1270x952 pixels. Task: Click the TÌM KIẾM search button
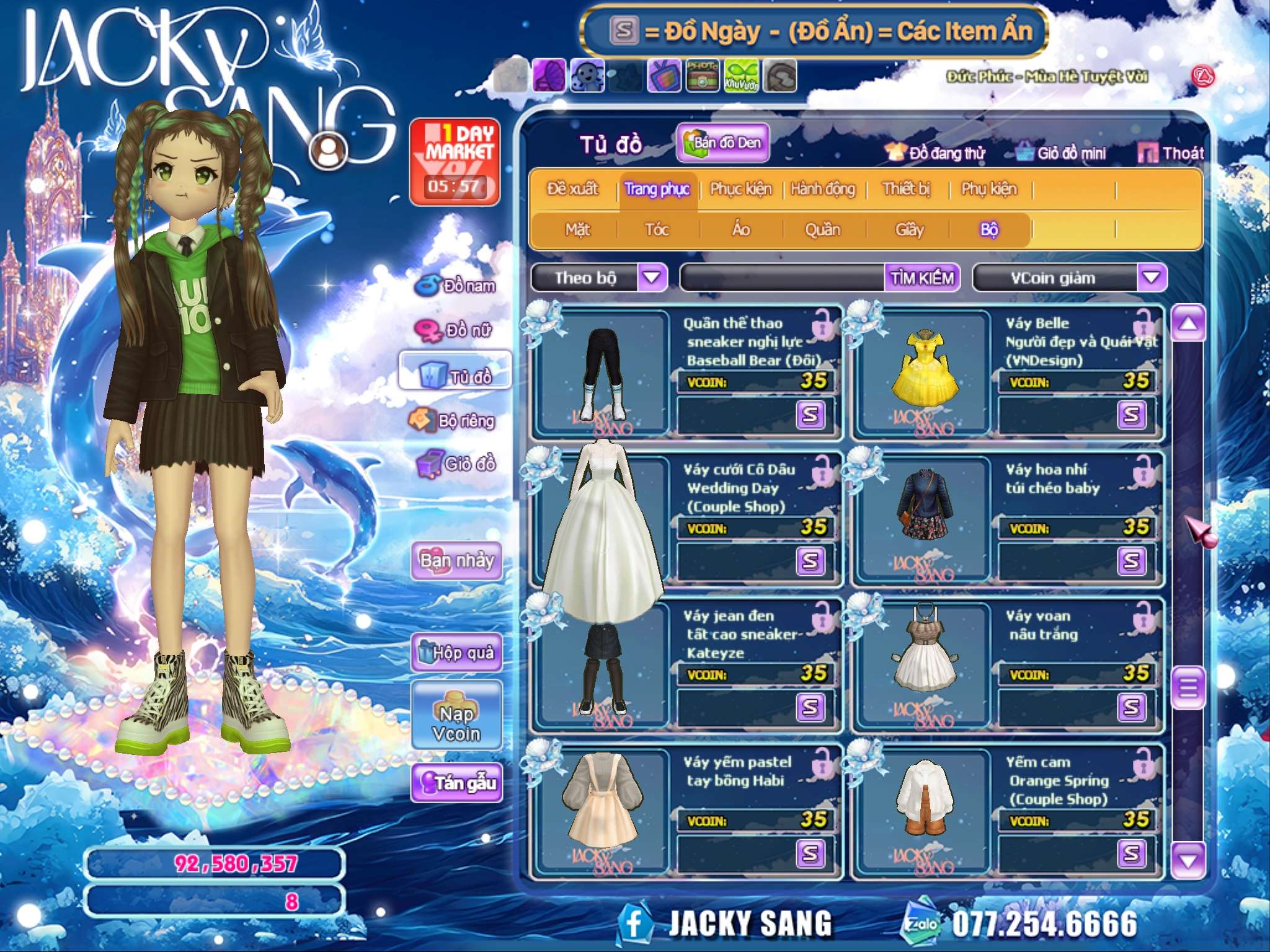(x=921, y=278)
